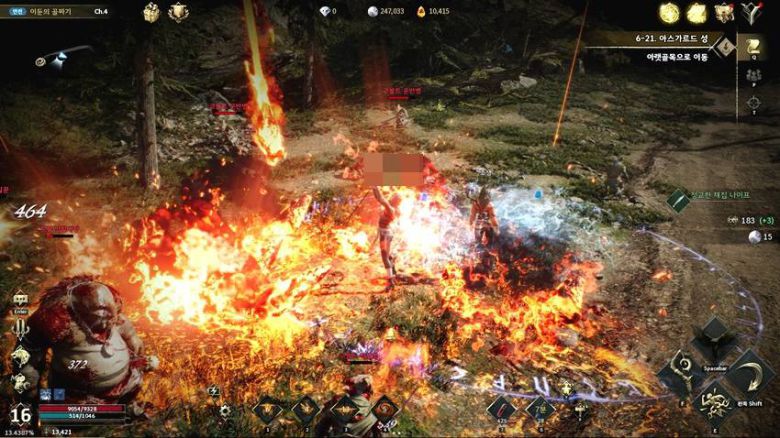Screen dimensions: 780x438
Task: Click the shield emblem icon beside the chest
Action: point(178,12)
